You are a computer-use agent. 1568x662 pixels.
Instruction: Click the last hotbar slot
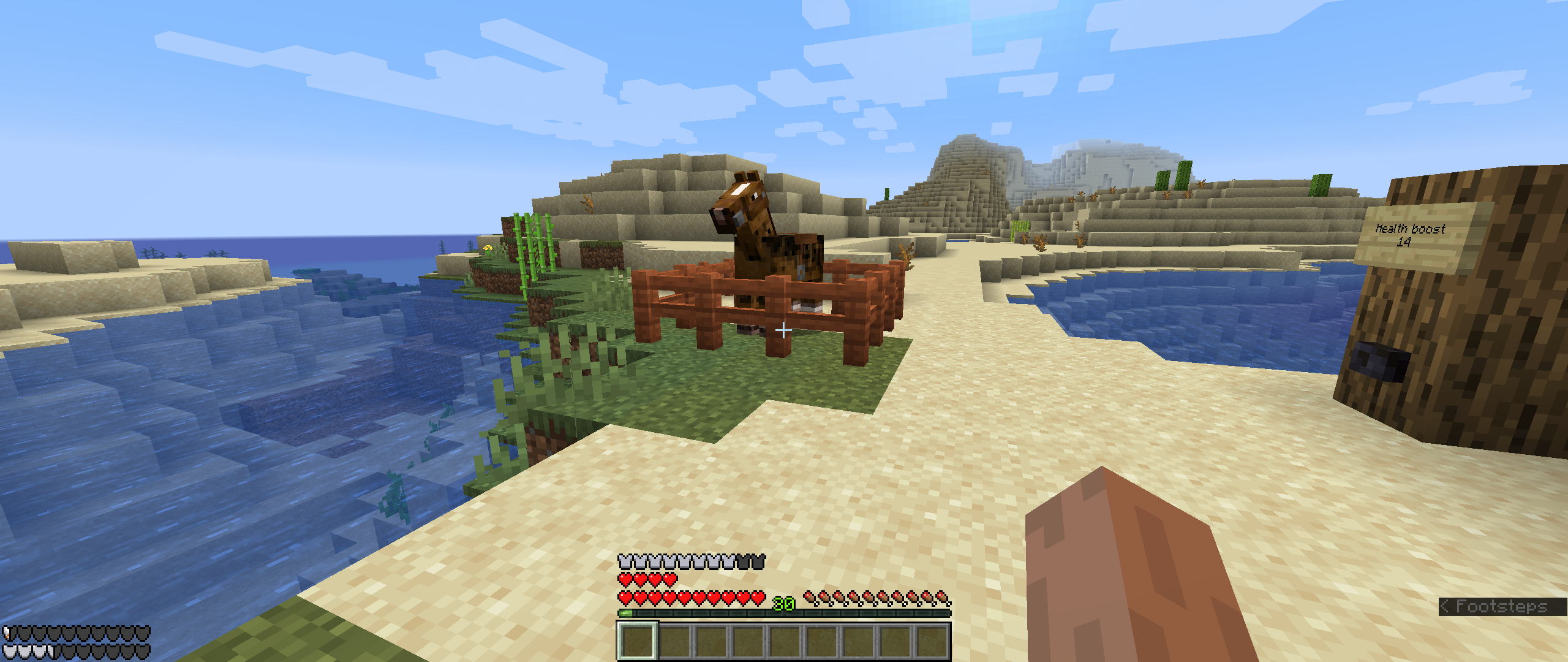pos(932,644)
